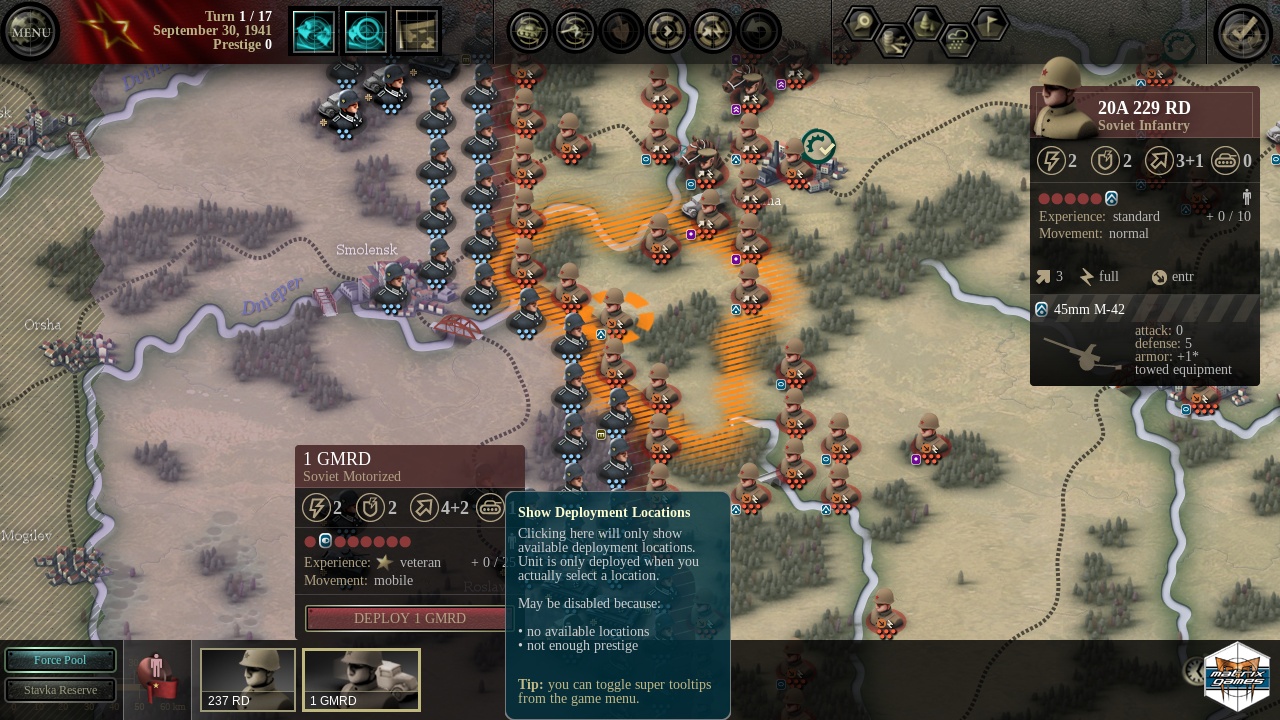Select the 237 RD unit card
1280x720 pixels.
[x=248, y=680]
